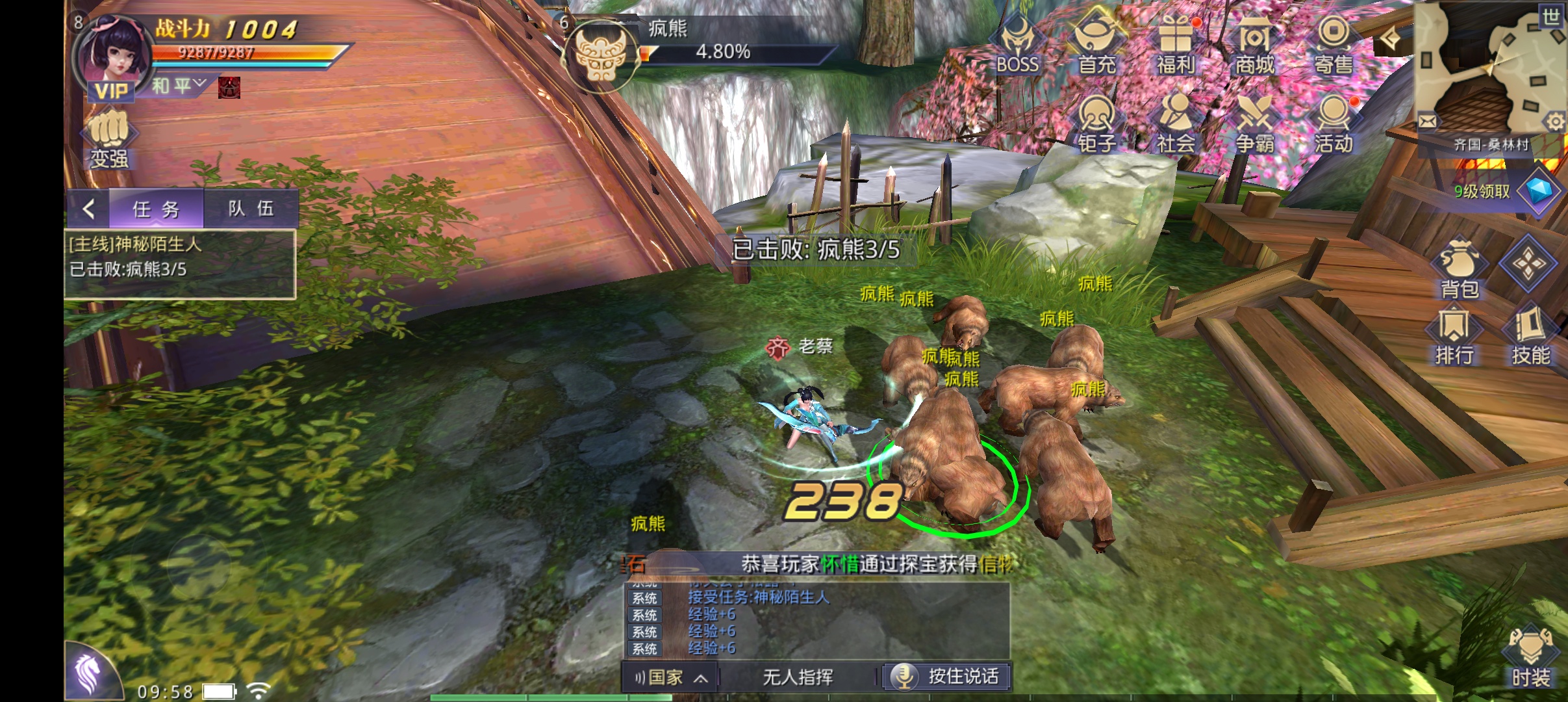
Task: Open the 国家 chat channel selector
Action: click(670, 677)
